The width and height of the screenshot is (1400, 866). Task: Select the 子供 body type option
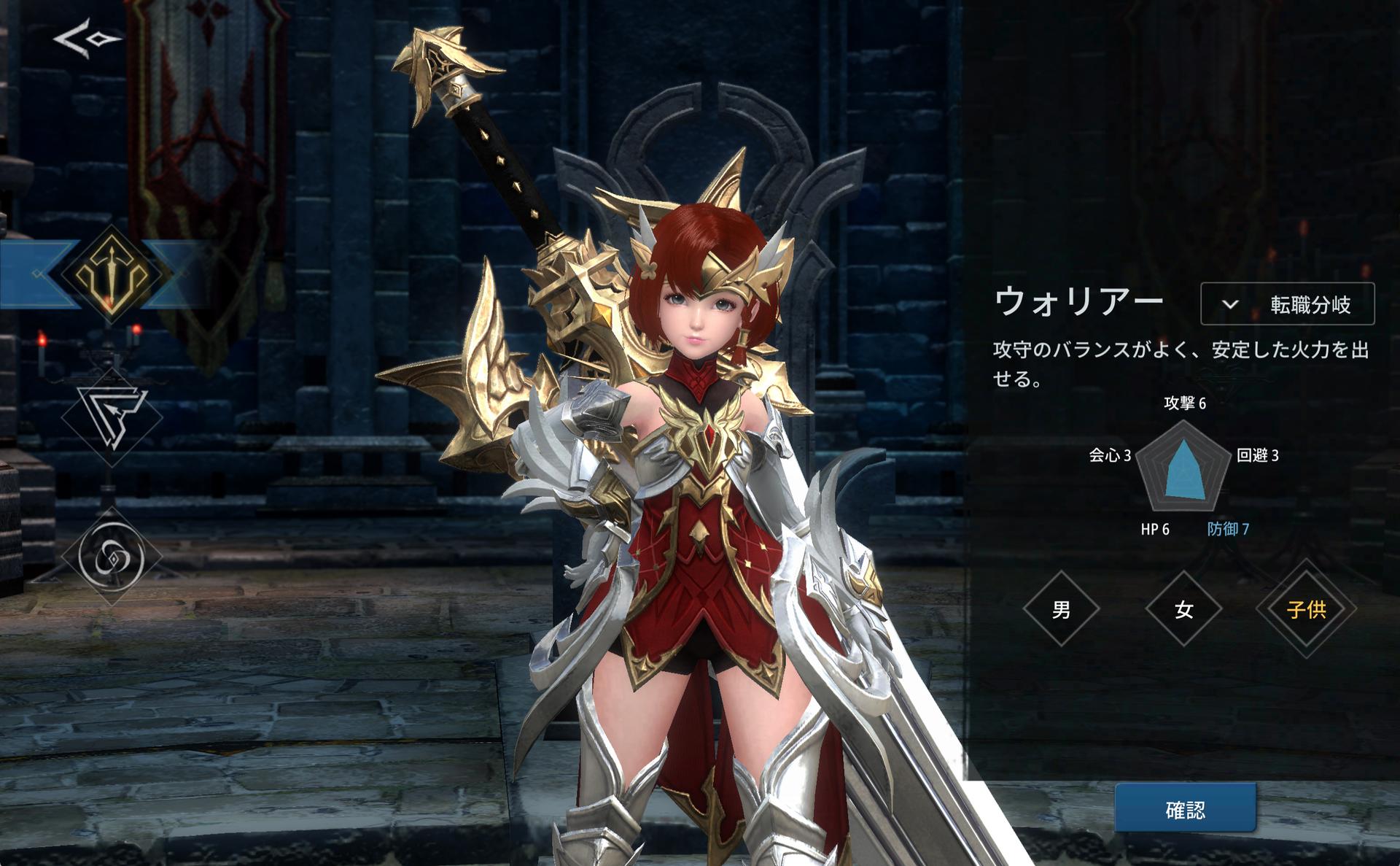pyautogui.click(x=1306, y=609)
